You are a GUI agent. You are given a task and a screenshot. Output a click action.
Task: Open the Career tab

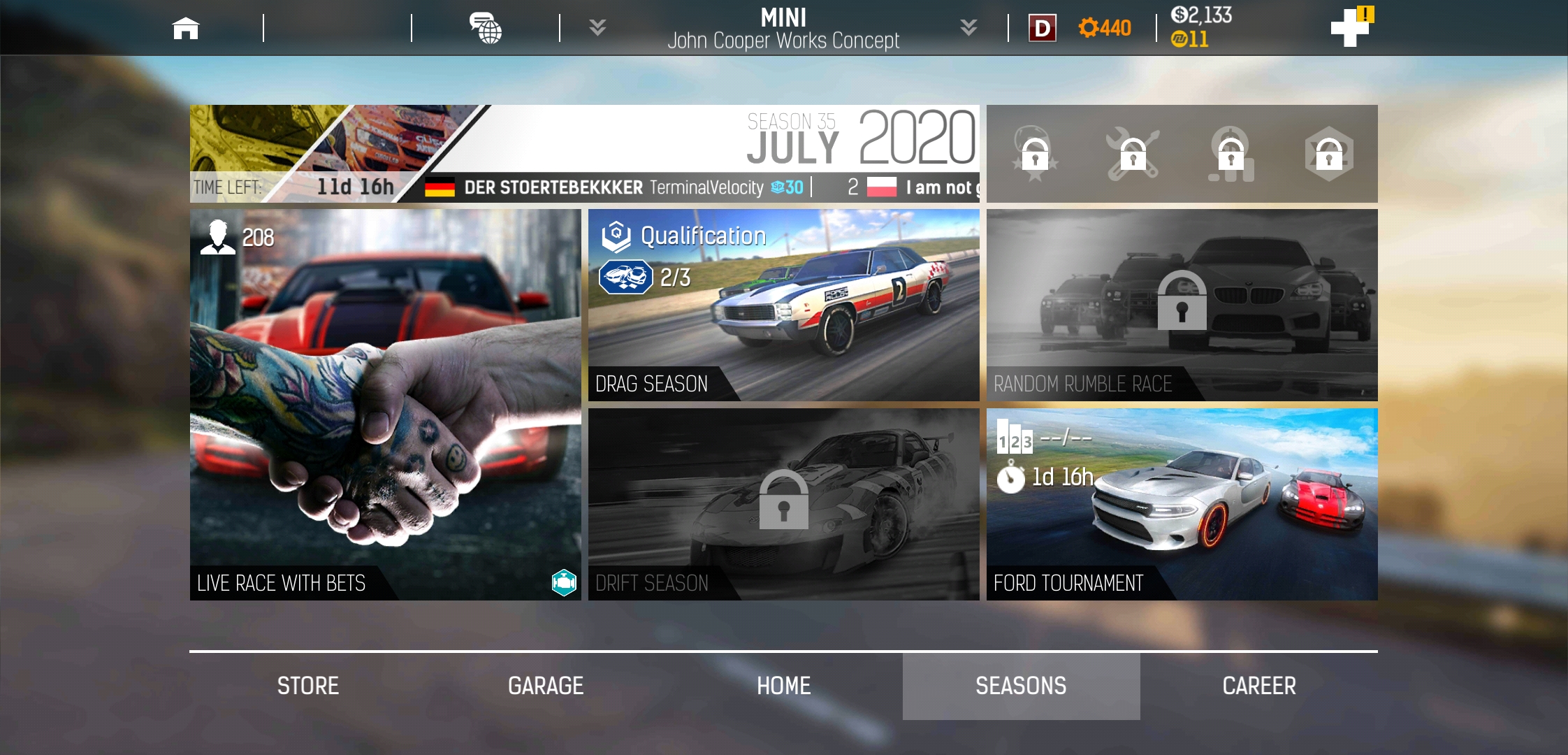pyautogui.click(x=1258, y=686)
